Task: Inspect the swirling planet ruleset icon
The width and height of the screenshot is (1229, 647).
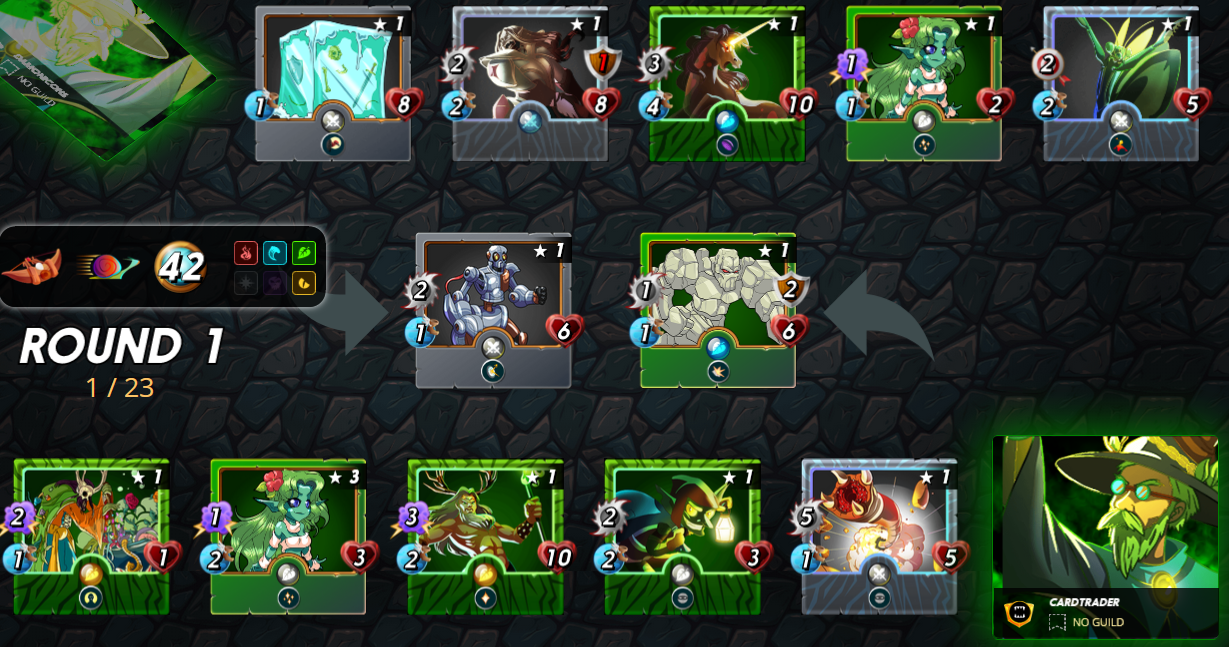Action: (106, 267)
